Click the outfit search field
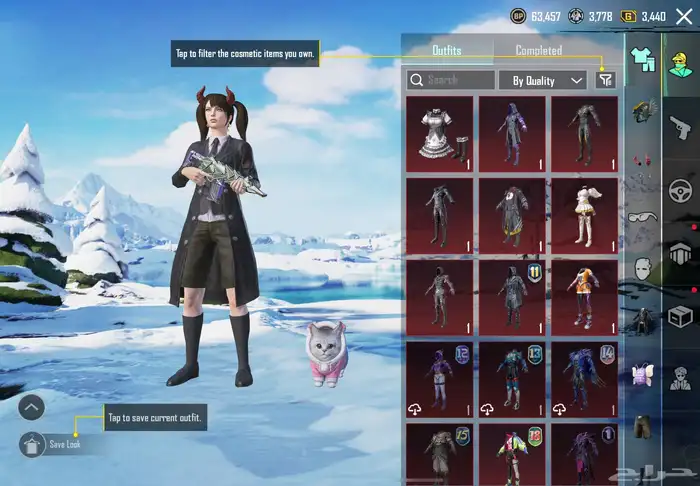The width and height of the screenshot is (700, 486). pyautogui.click(x=452, y=80)
